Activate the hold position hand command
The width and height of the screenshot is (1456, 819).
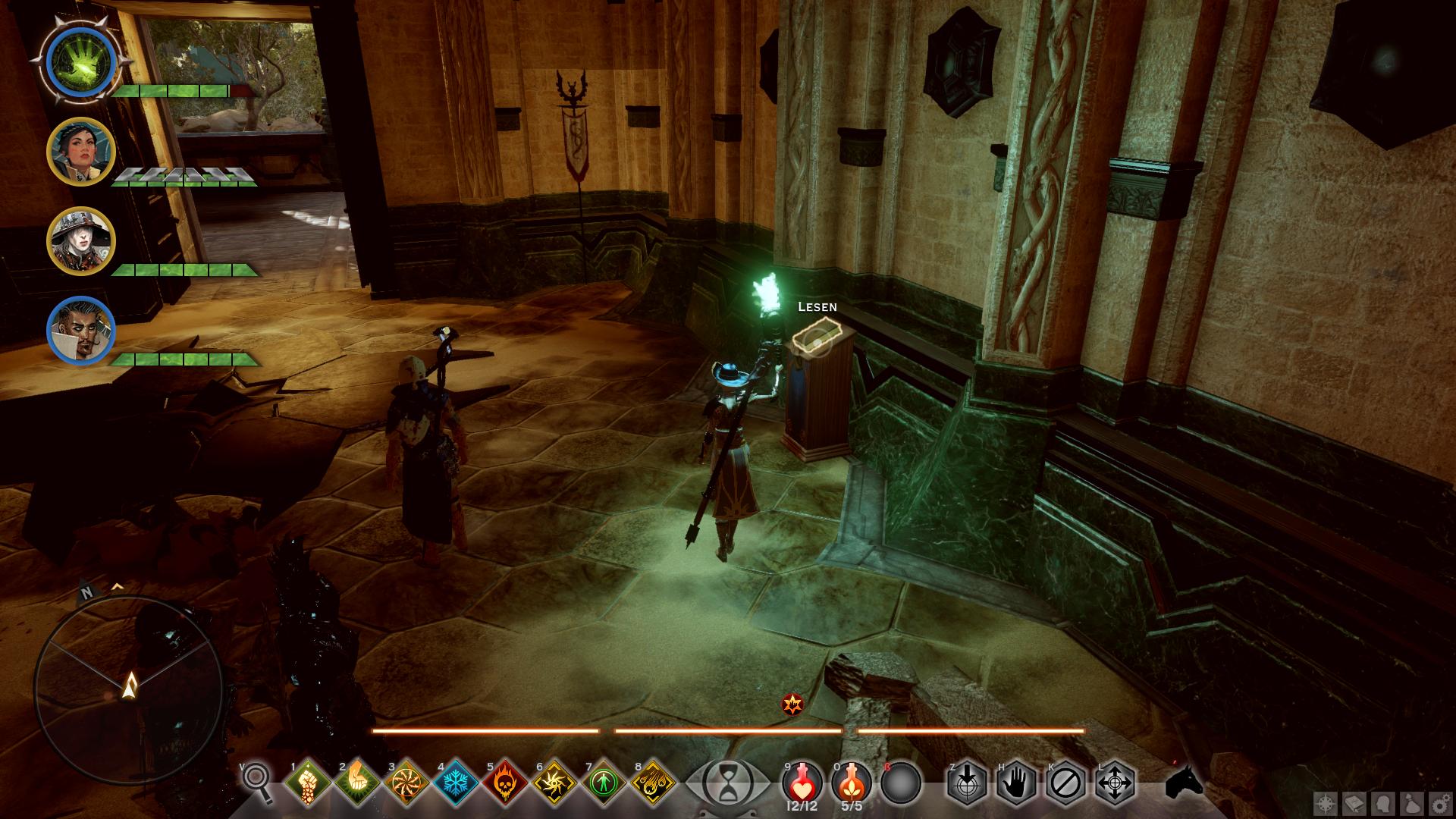[1016, 782]
